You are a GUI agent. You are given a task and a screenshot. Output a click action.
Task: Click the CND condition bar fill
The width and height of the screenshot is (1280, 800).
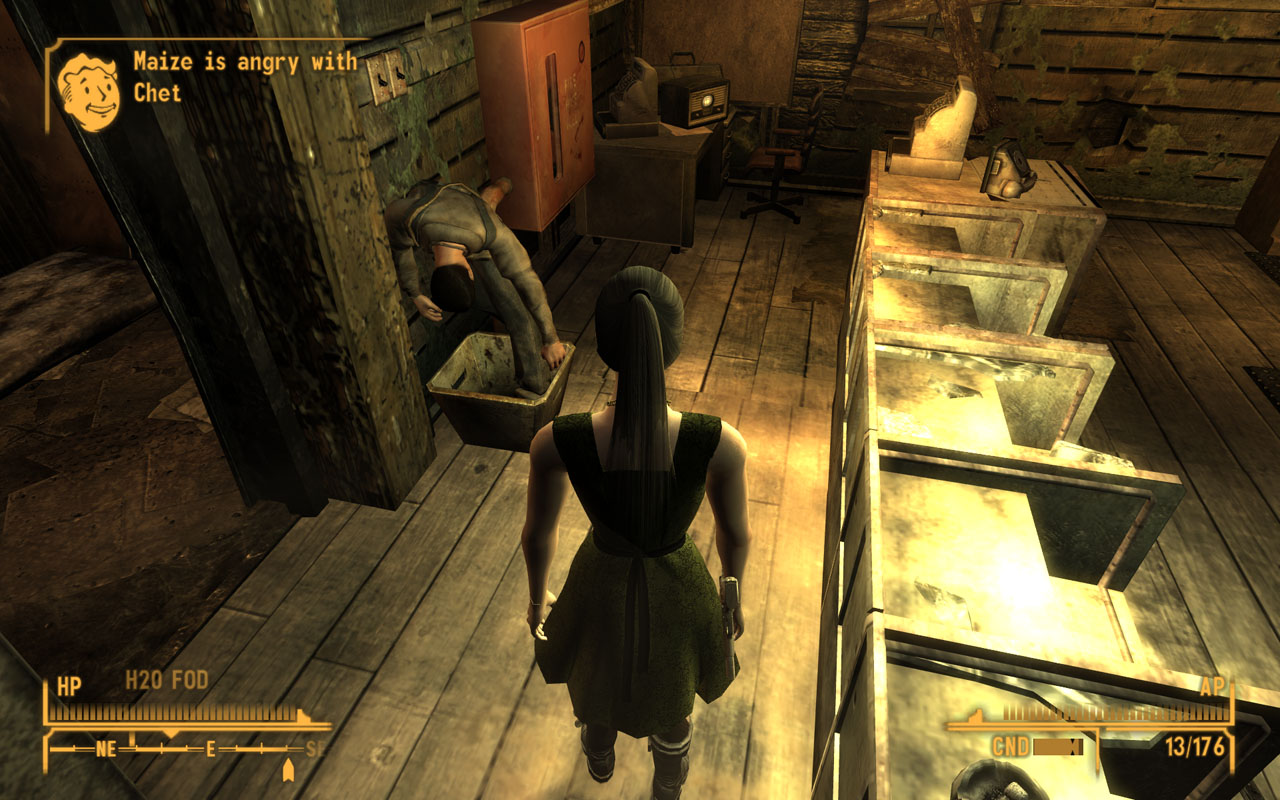1053,745
